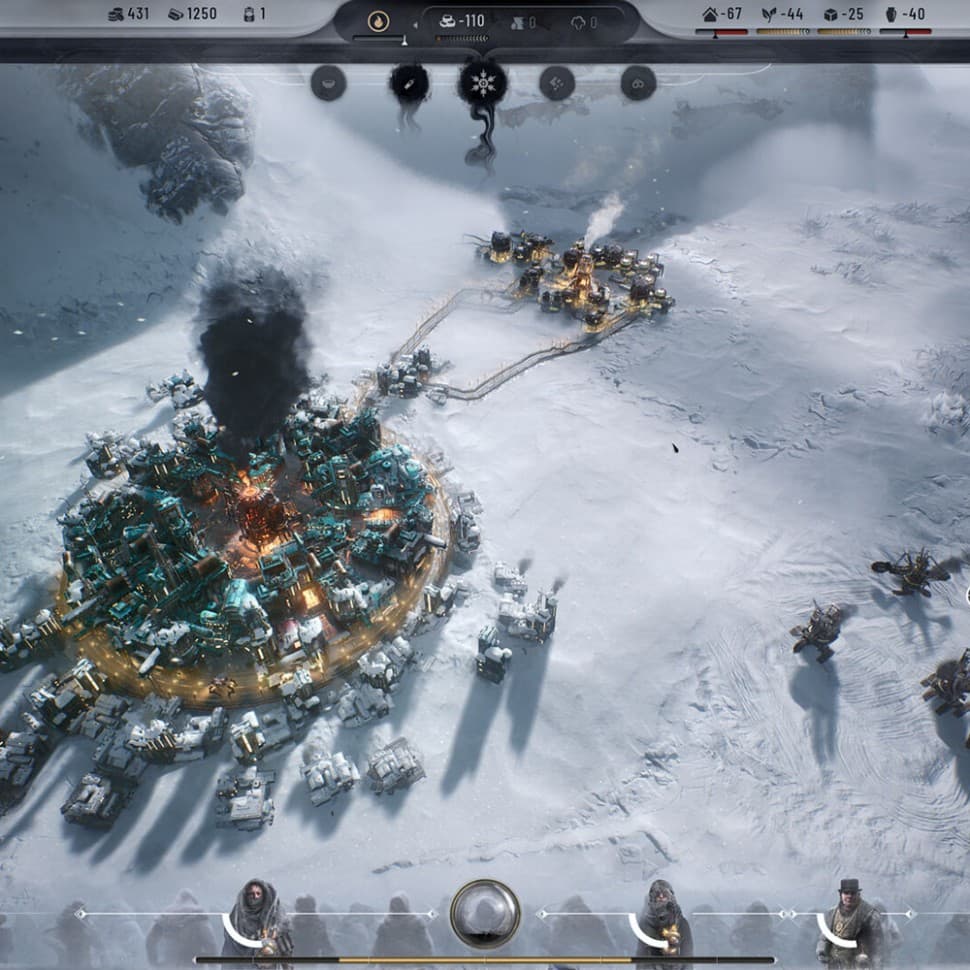This screenshot has height=970, width=970.
Task: Open the central trust orb
Action: (x=485, y=913)
